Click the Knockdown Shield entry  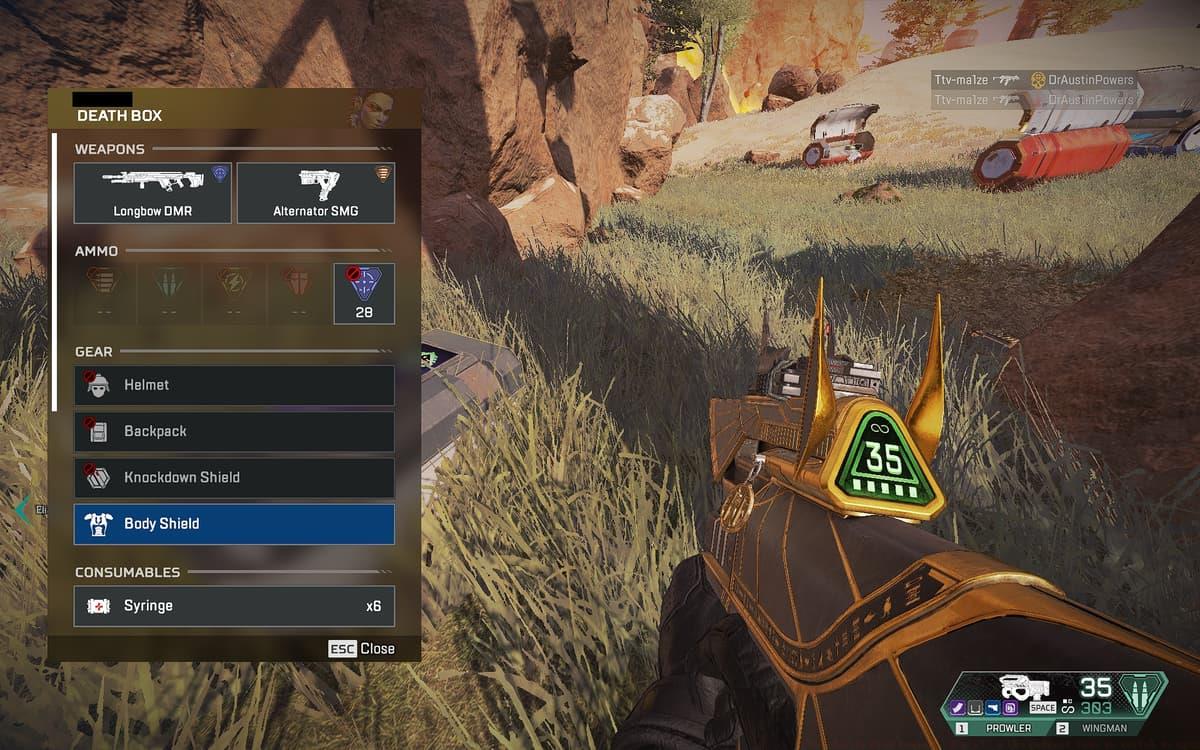pyautogui.click(x=234, y=478)
